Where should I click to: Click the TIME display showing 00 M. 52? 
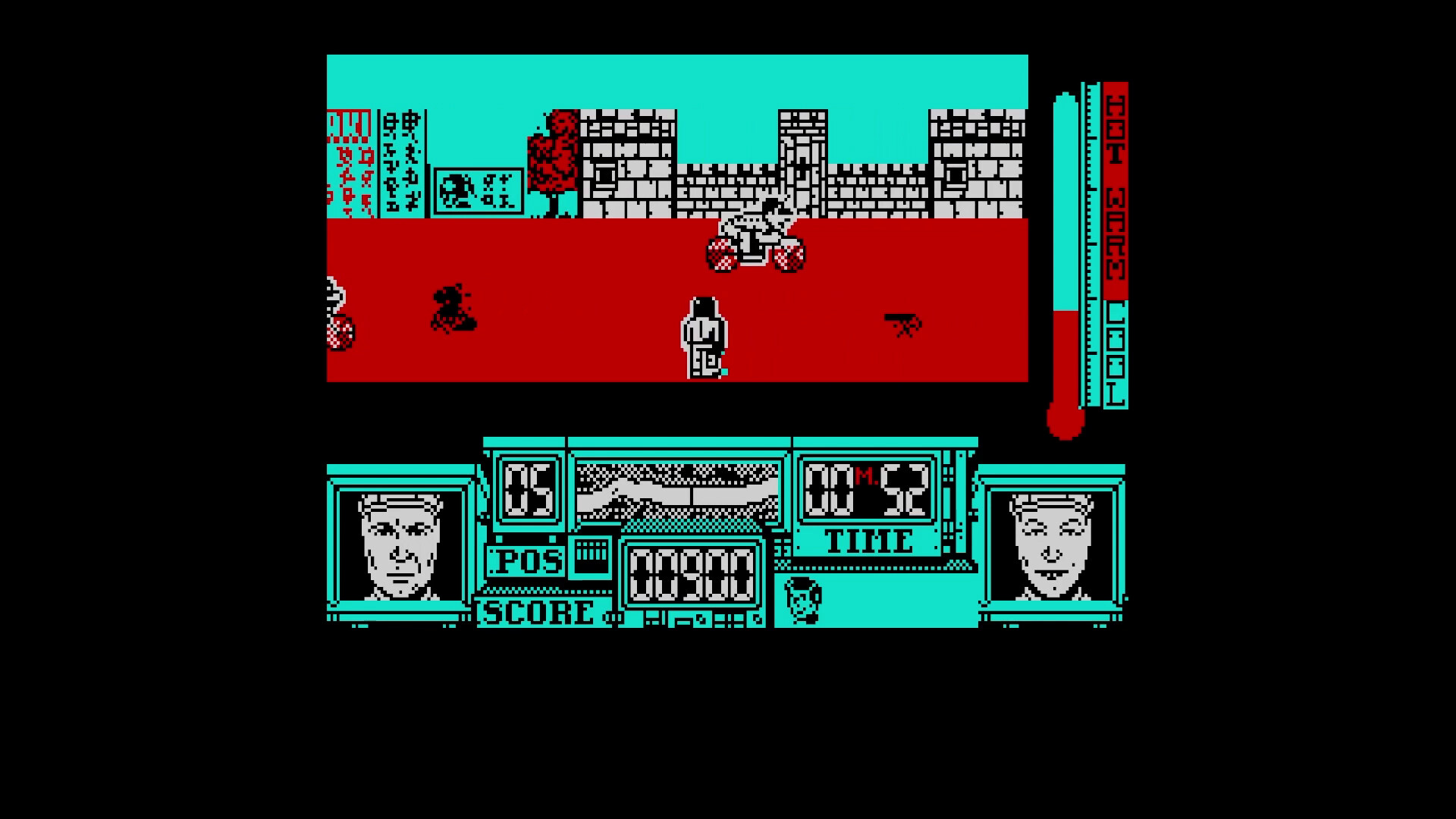click(x=868, y=489)
